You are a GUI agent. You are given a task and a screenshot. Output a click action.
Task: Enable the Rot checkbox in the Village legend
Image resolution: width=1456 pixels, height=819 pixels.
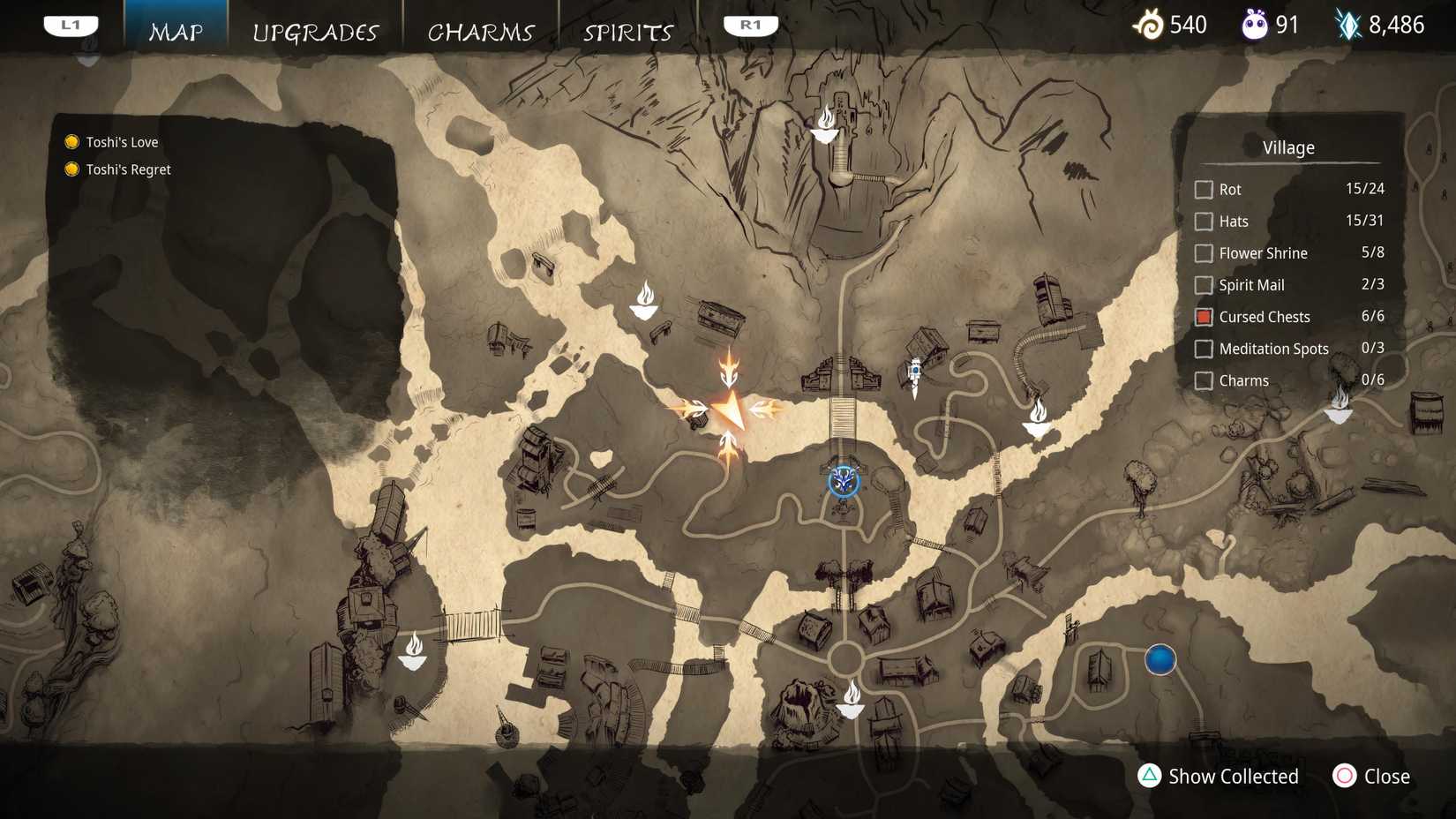[x=1204, y=189]
